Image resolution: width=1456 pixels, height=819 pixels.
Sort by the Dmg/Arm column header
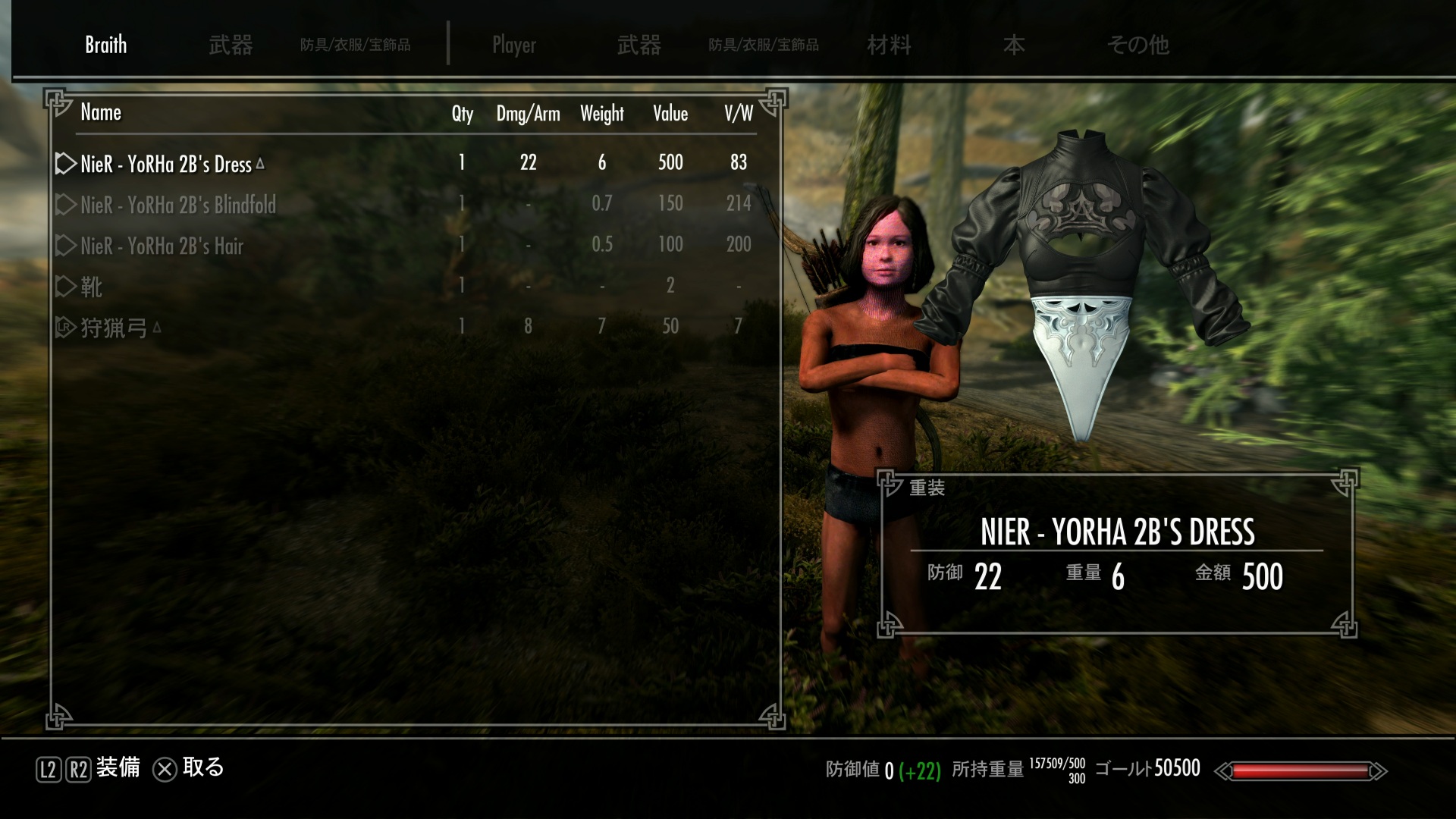tap(528, 114)
